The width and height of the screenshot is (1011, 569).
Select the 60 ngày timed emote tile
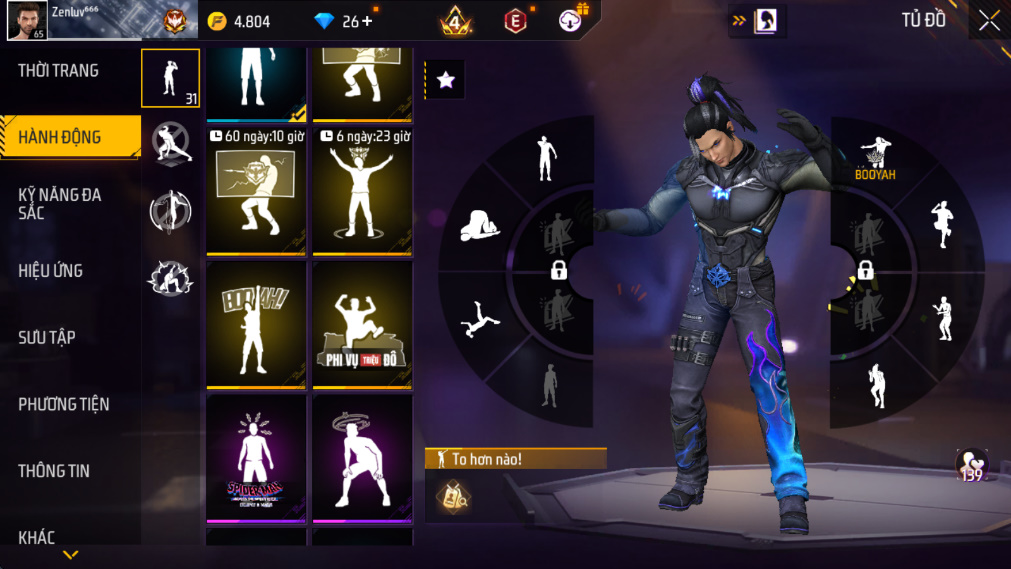(256, 190)
